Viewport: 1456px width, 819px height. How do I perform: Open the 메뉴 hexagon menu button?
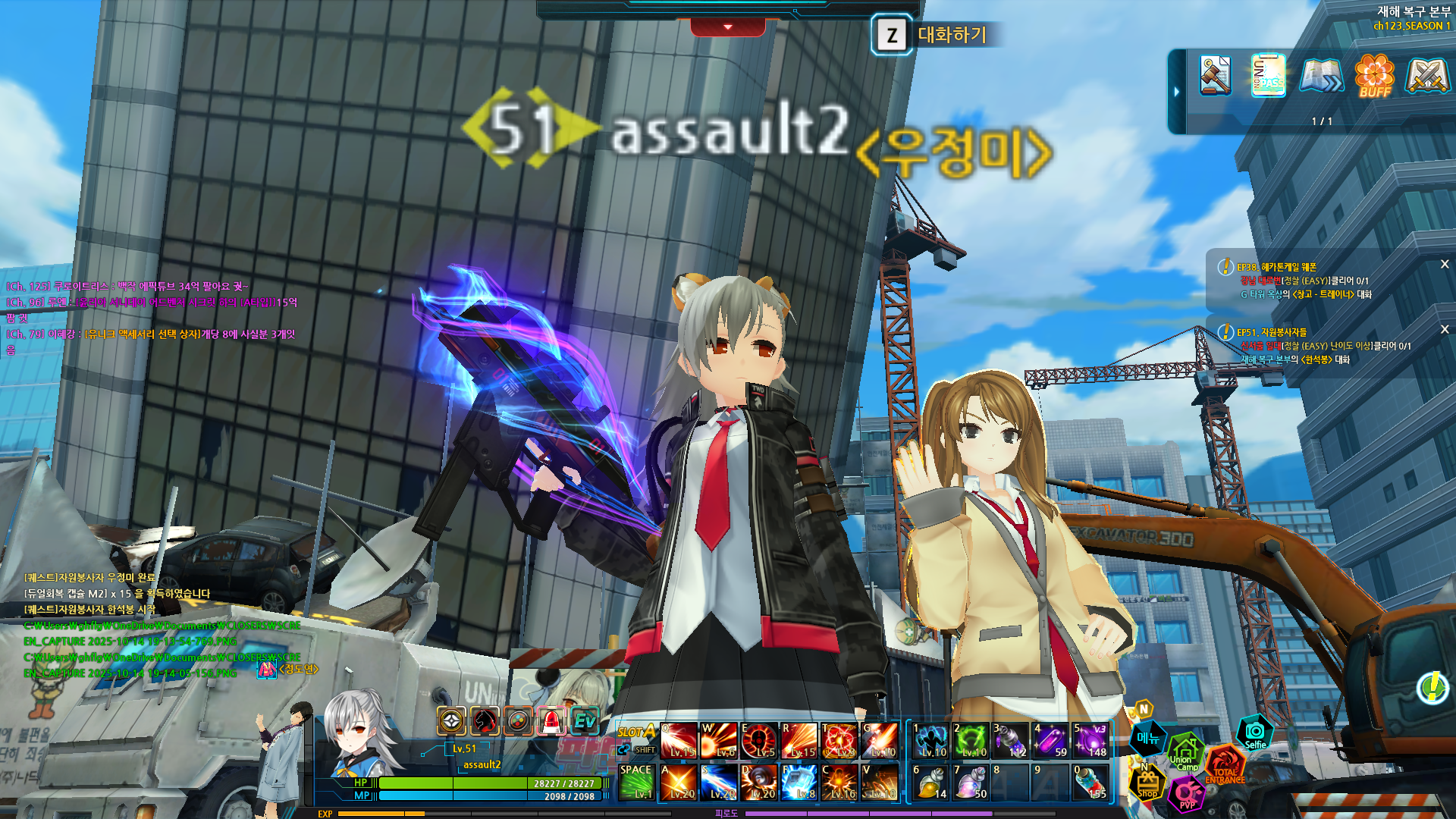(x=1148, y=738)
